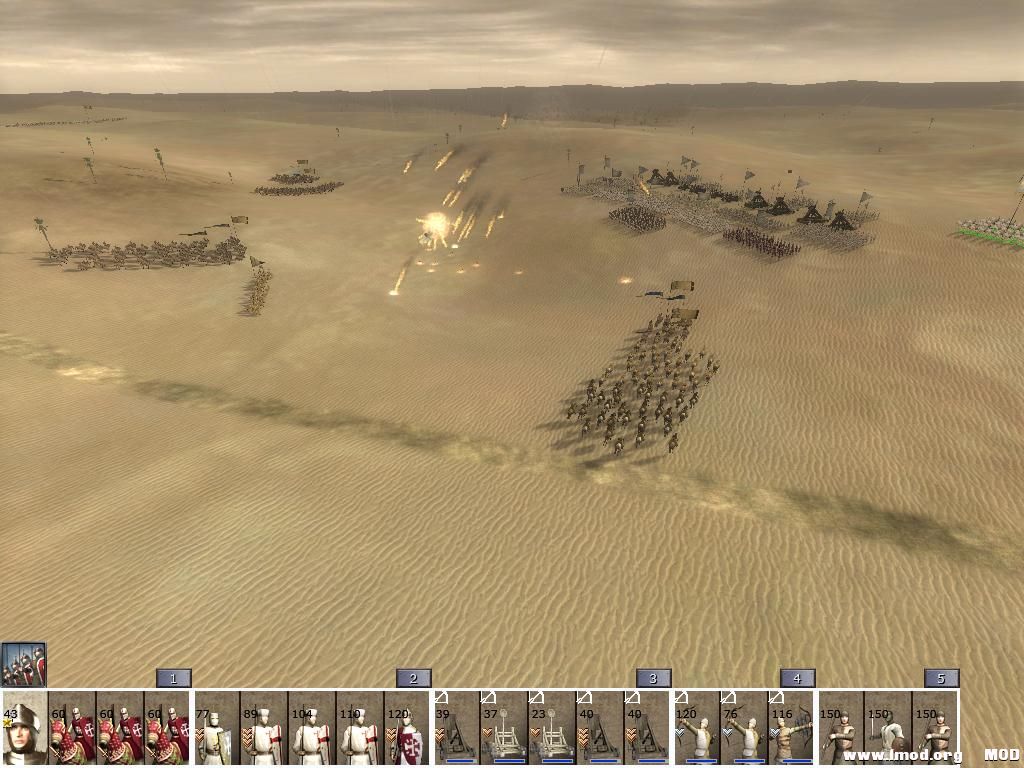The height and width of the screenshot is (768, 1024).
Task: Select the 23-crew catapult unit card
Action: (552, 728)
